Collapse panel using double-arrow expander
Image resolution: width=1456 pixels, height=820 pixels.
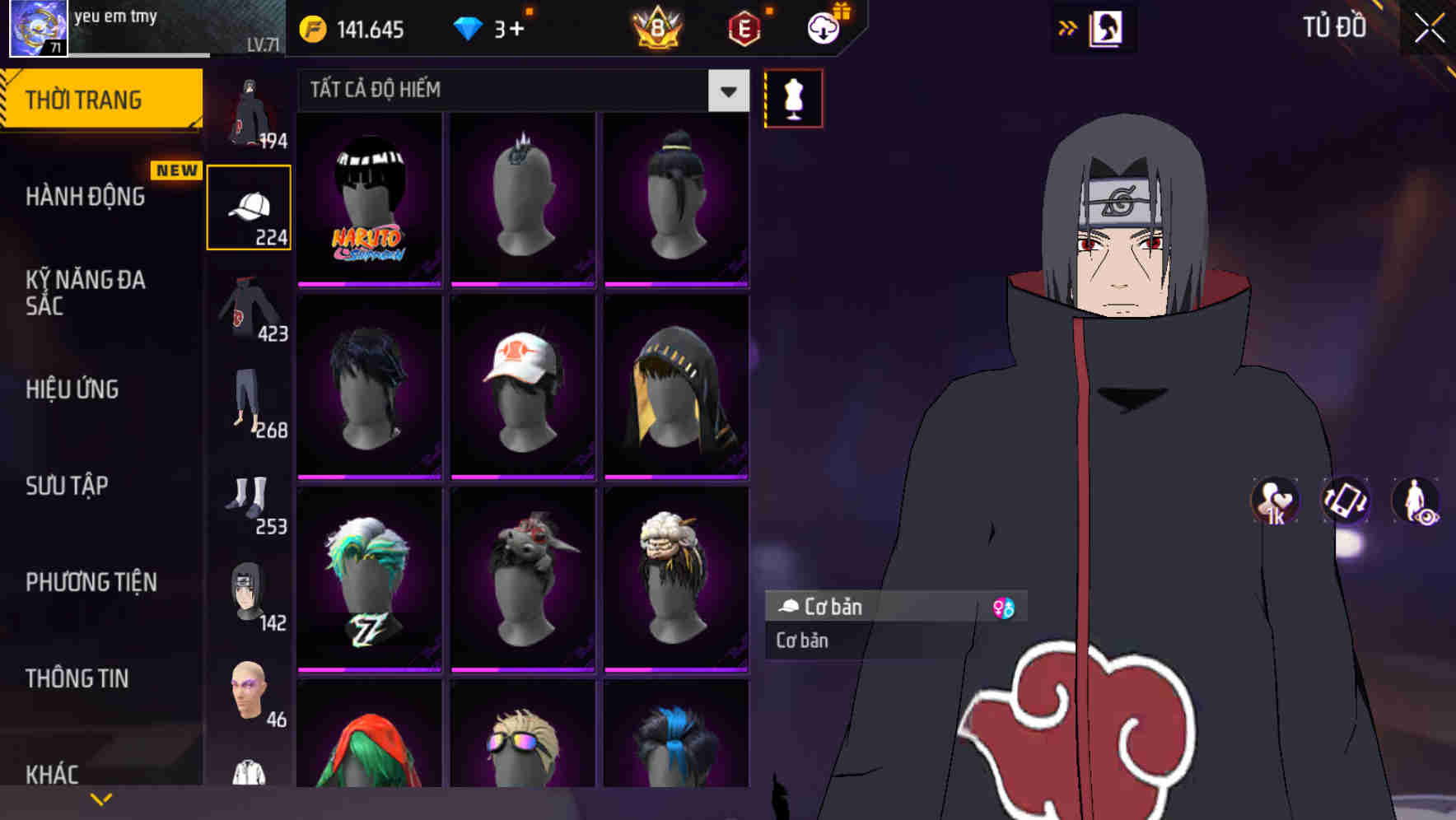click(1068, 27)
